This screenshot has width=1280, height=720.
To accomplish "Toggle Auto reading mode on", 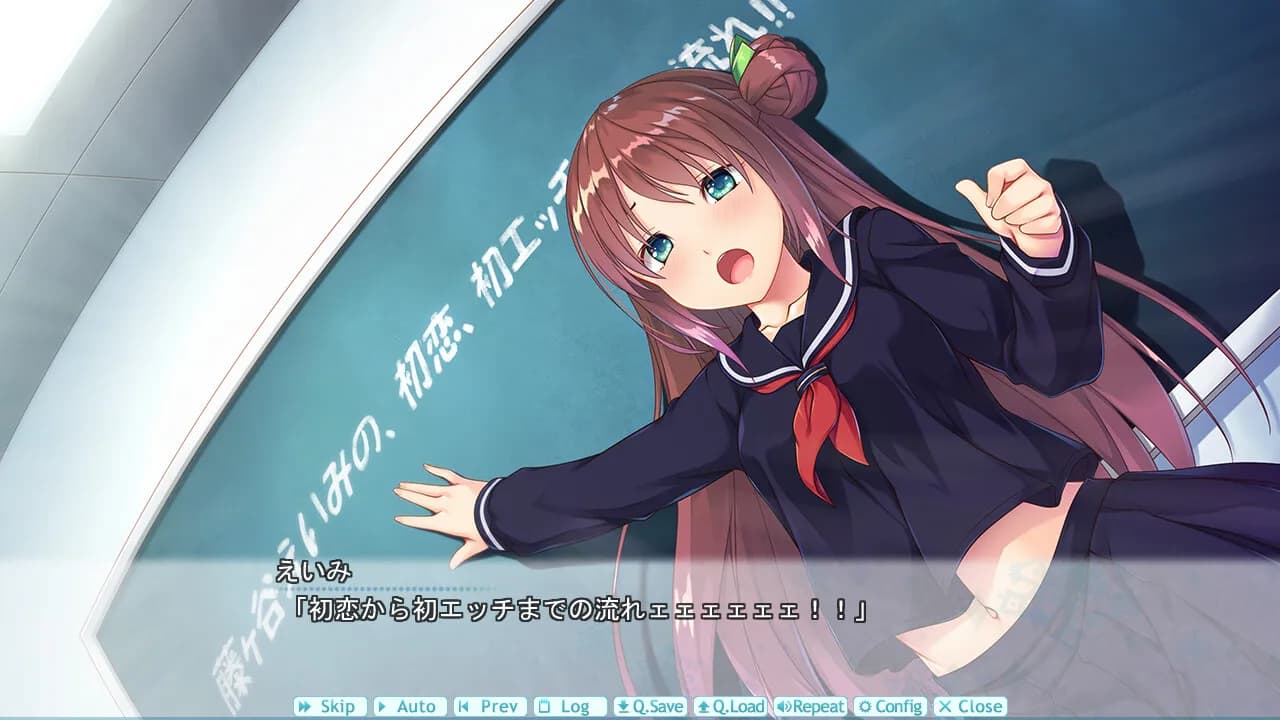I will click(412, 707).
